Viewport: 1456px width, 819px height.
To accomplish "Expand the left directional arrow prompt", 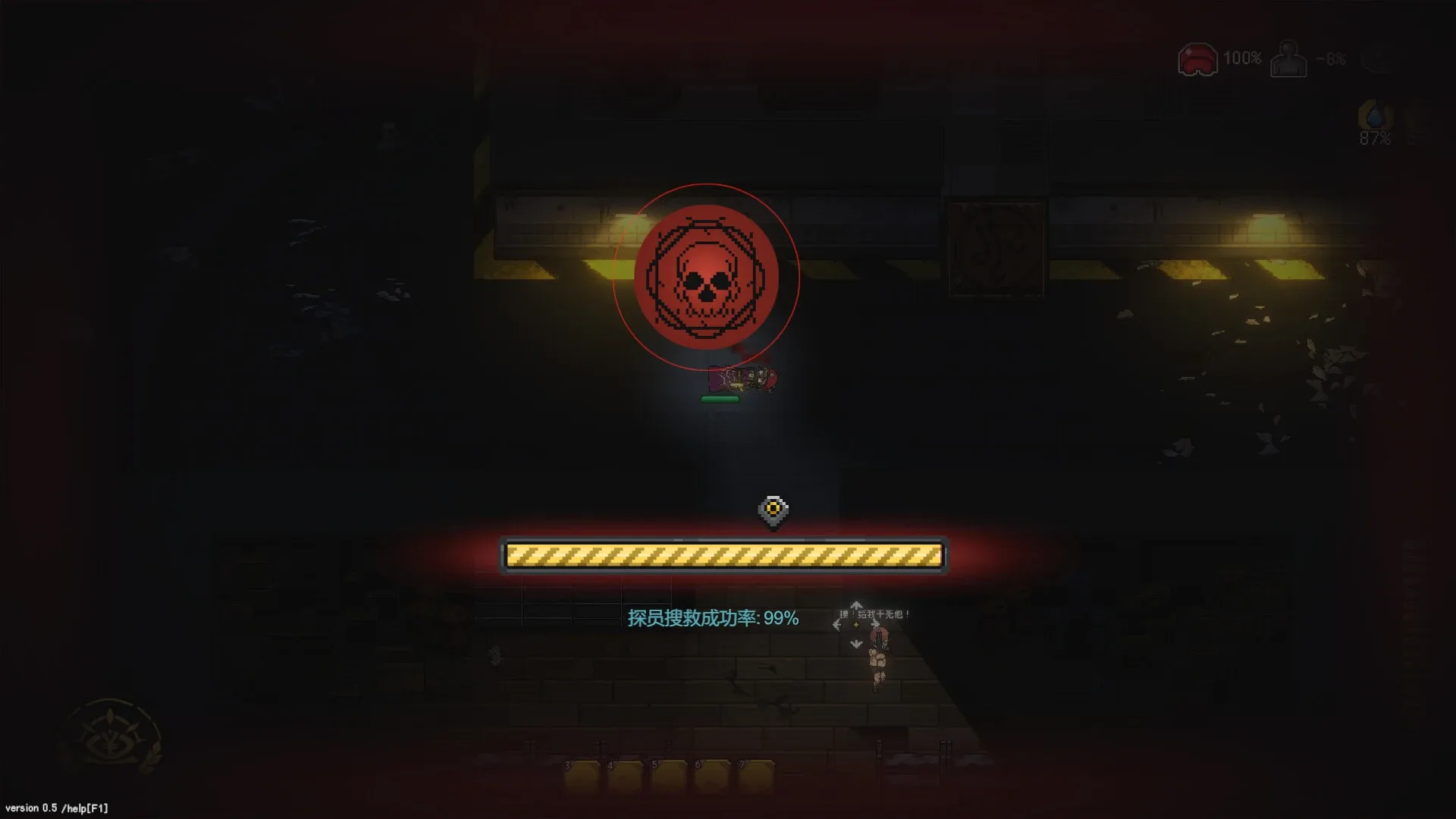I will point(836,624).
